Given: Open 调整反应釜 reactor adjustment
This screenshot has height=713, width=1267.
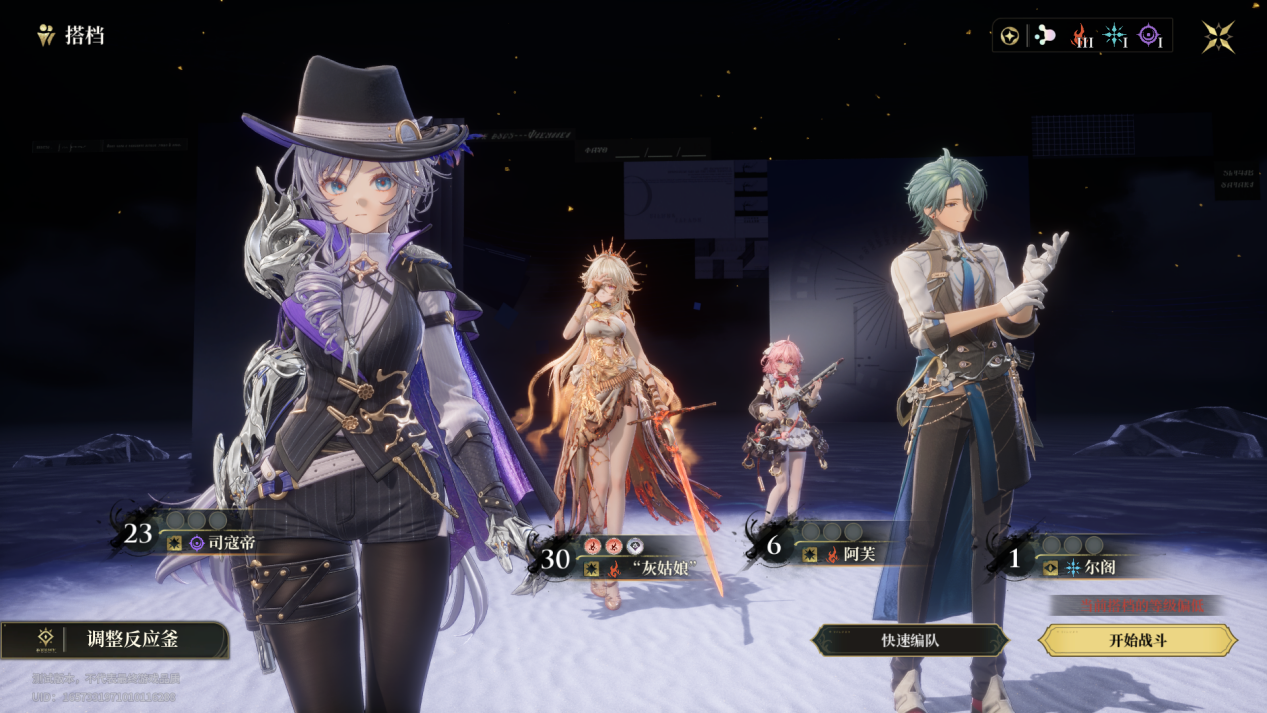Looking at the screenshot, I should click(x=115, y=640).
